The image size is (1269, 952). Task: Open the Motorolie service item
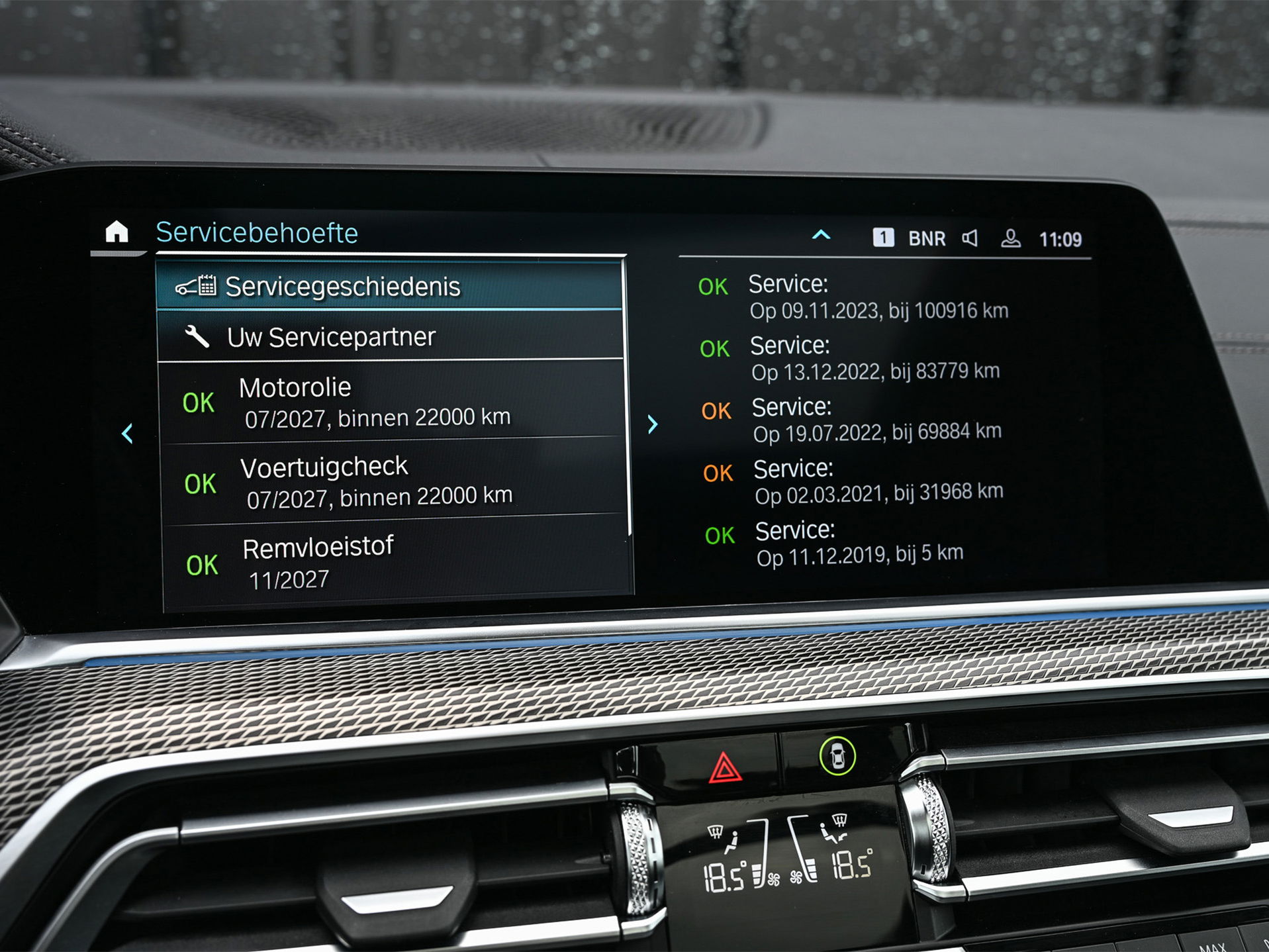pos(392,402)
